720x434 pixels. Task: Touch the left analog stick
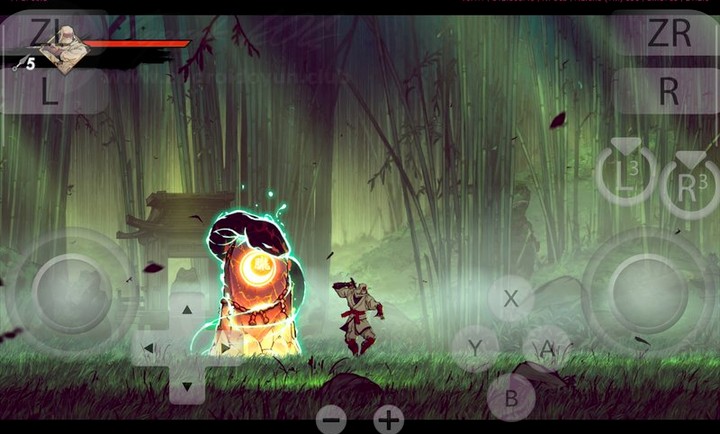point(70,292)
